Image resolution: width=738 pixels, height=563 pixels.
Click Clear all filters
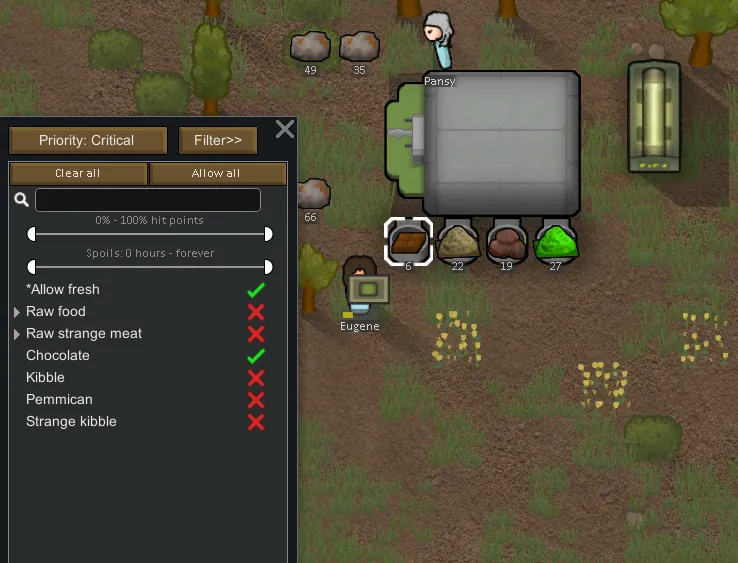pyautogui.click(x=78, y=173)
